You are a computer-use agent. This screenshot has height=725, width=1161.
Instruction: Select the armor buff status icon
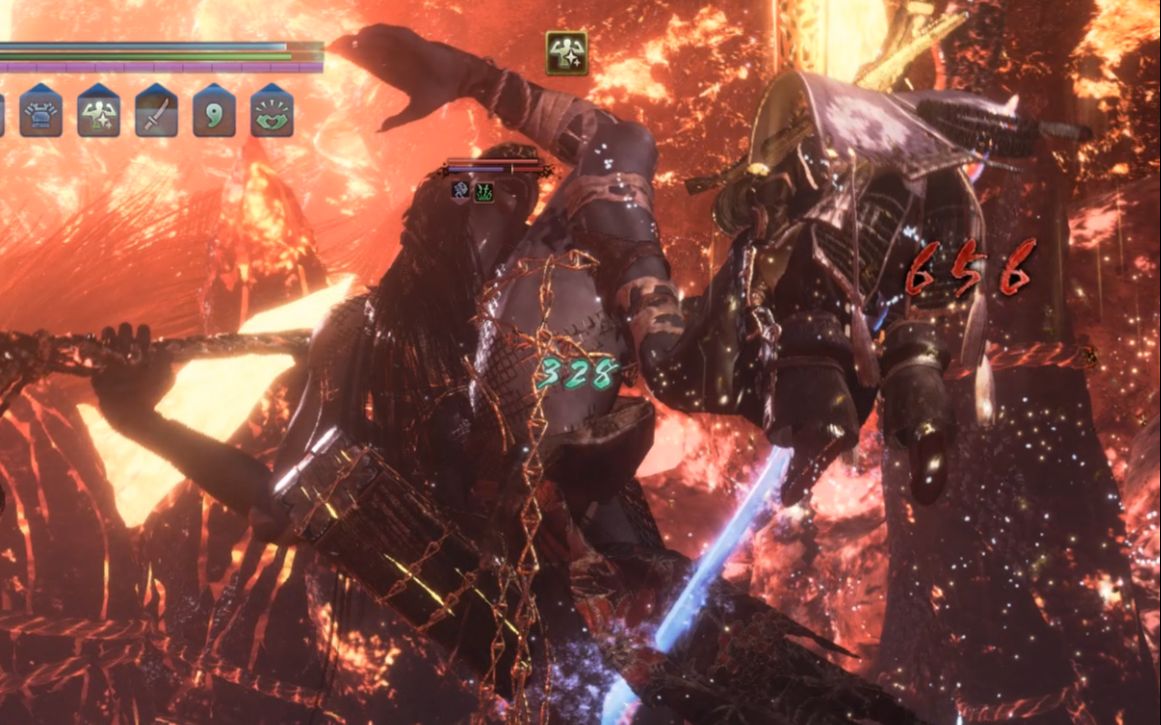41,112
